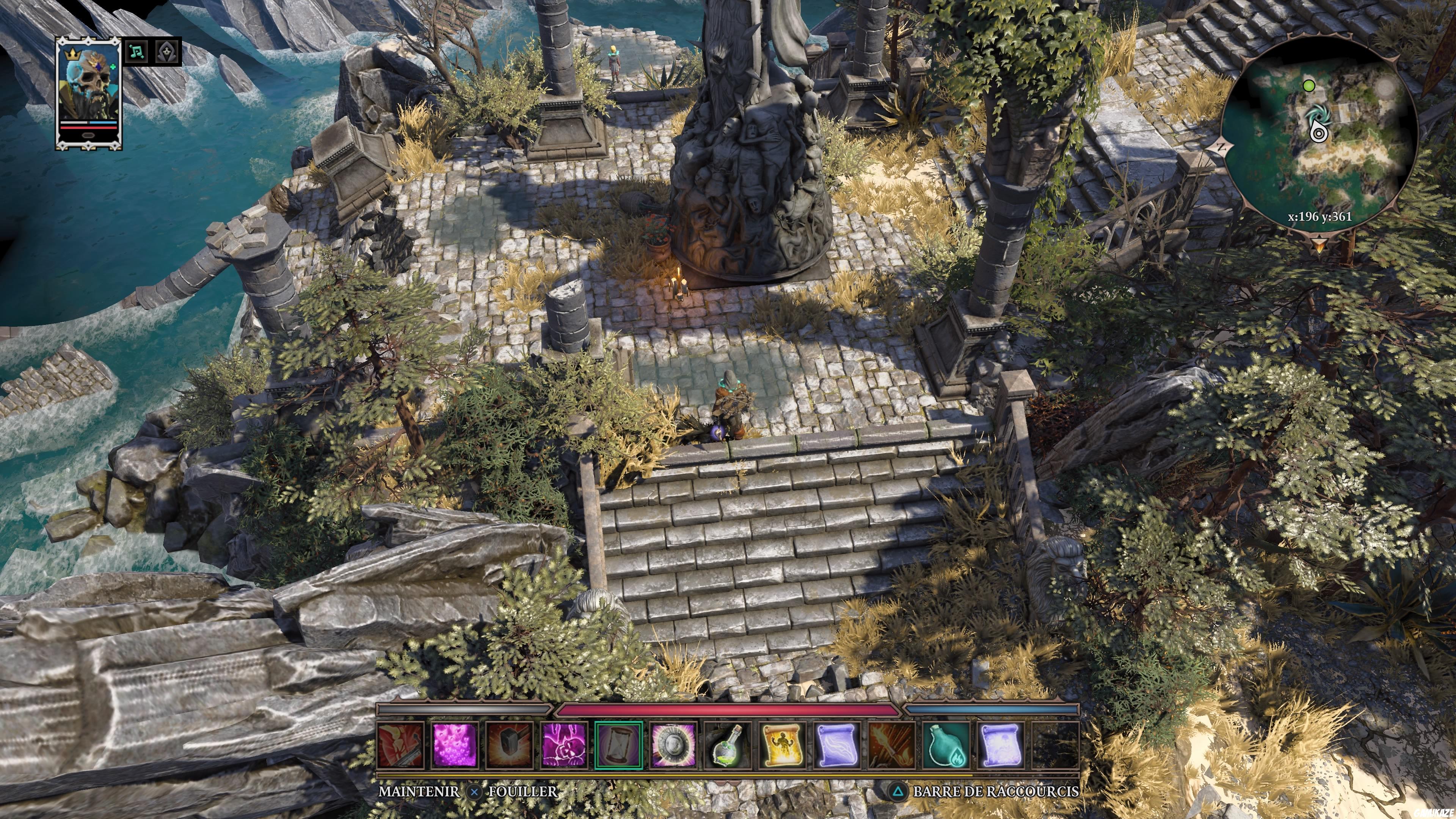Click the musical note icon beside the portrait
This screenshot has height=819, width=1456.
(x=136, y=52)
